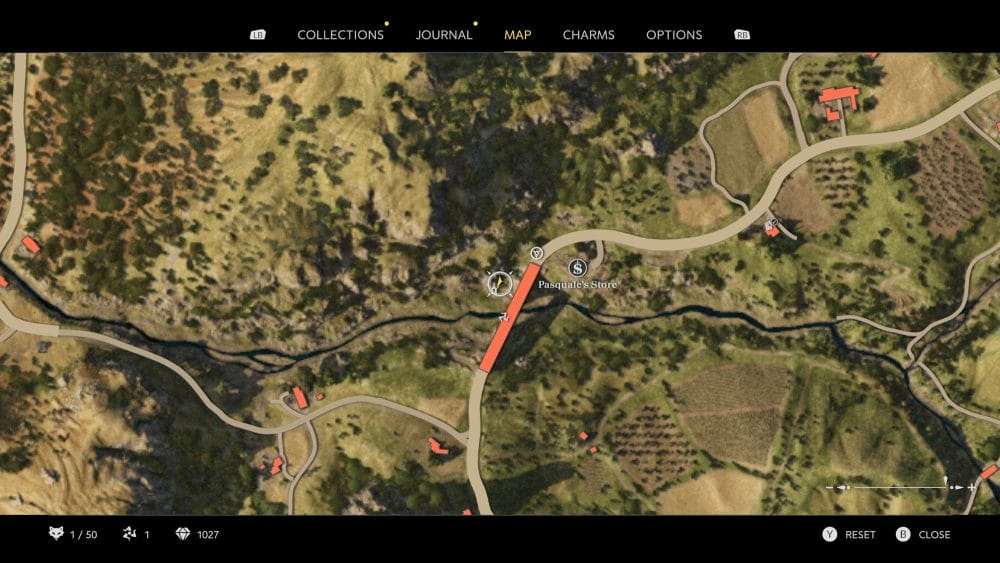Select the Pasquale's Store dollar marker
The height and width of the screenshot is (563, 1000).
[x=577, y=267]
